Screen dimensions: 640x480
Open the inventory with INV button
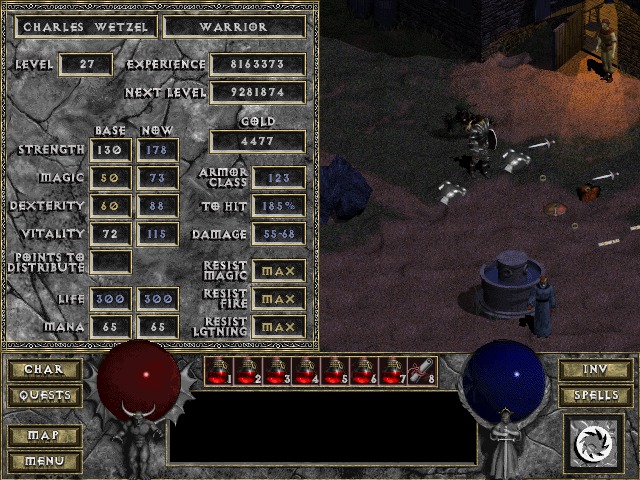point(595,370)
